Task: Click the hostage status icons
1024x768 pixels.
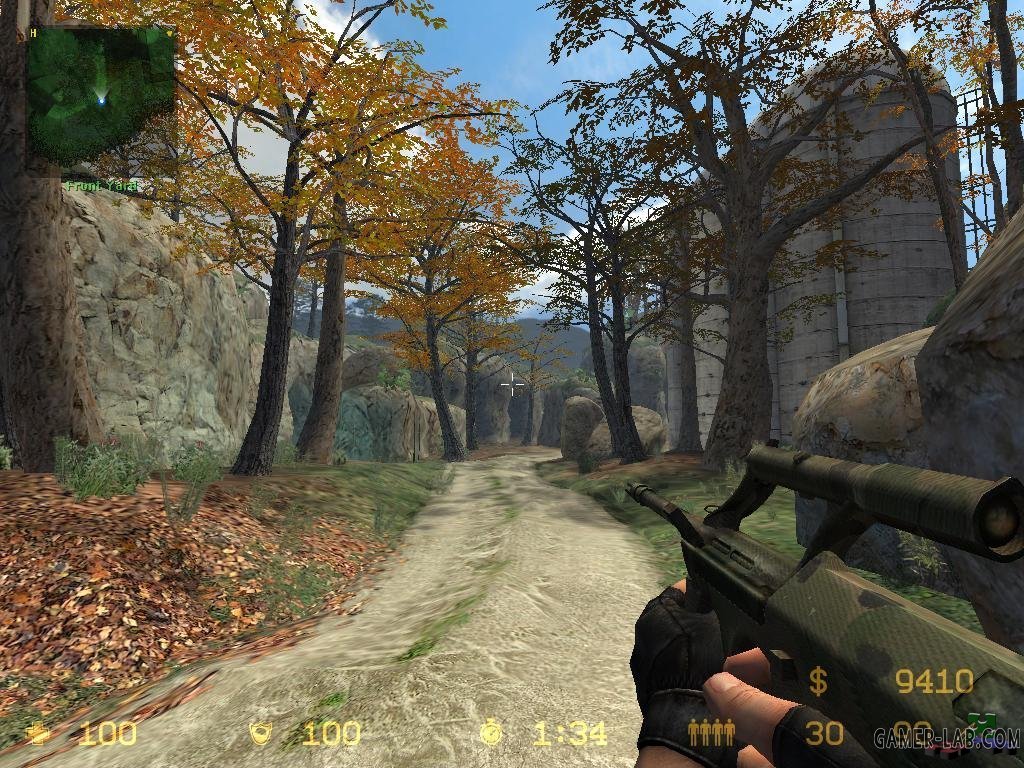Action: [x=711, y=733]
